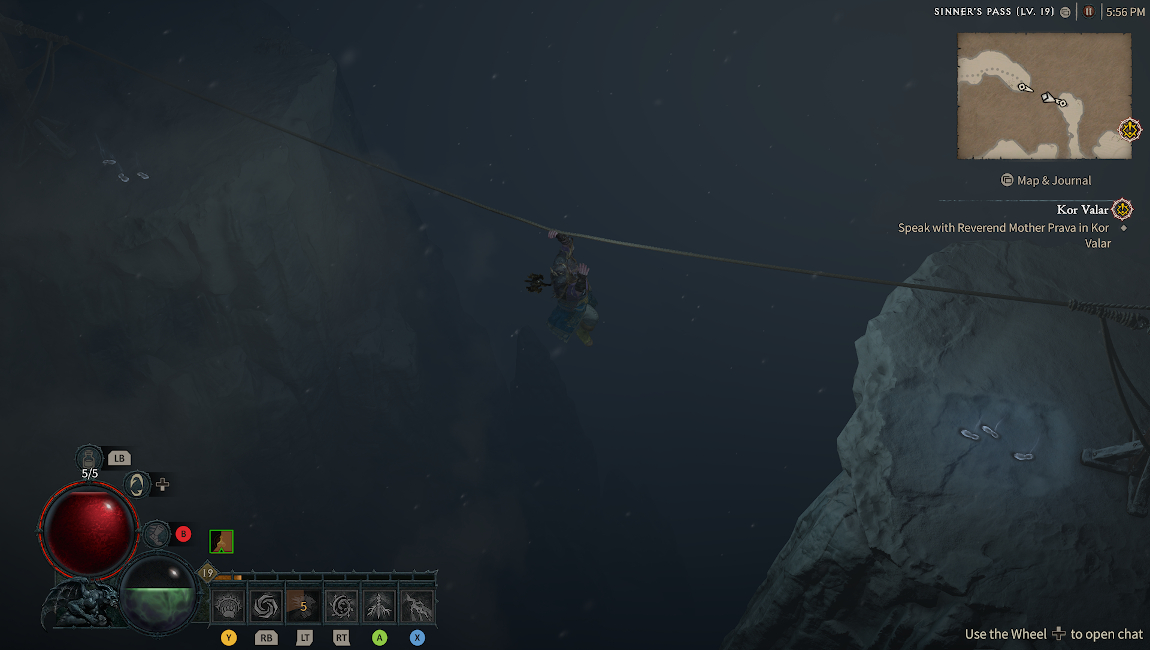Activate the branching roots skill

click(x=379, y=605)
